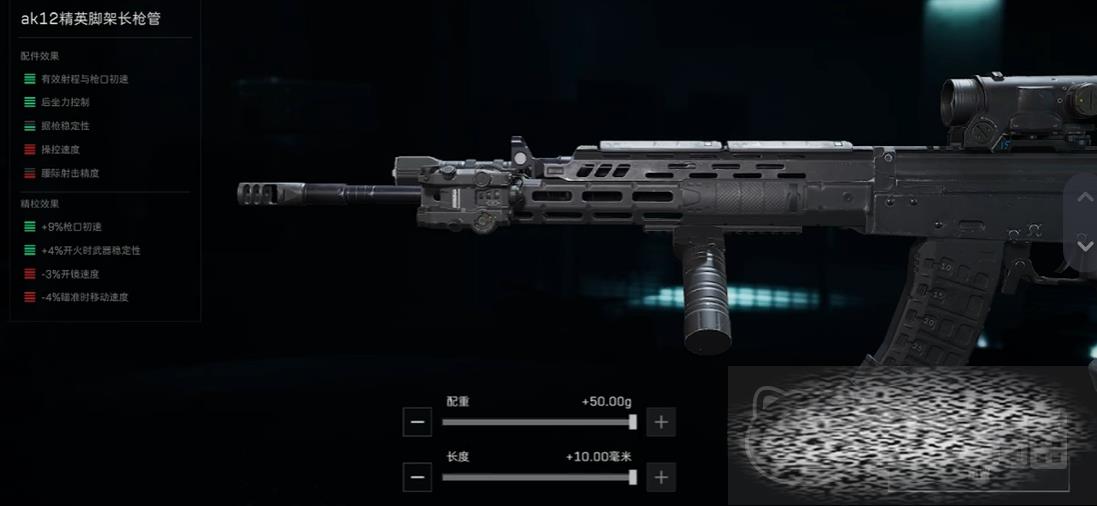Screen dimensions: 1097x506
Task: Decrease the 长度 length value
Action: click(x=417, y=477)
